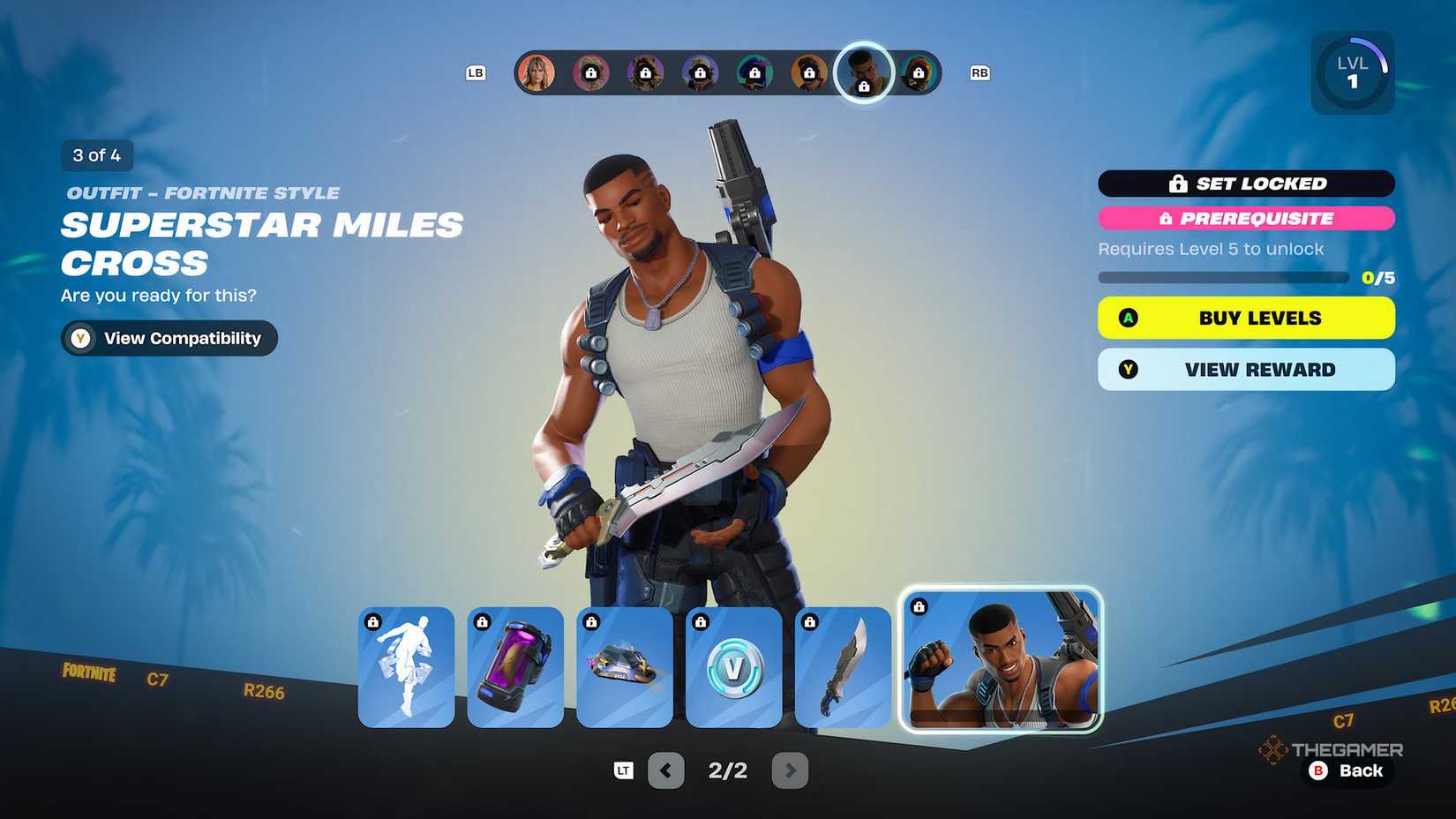Select the glider reward icon
Screen dimensions: 1456x819
[625, 666]
